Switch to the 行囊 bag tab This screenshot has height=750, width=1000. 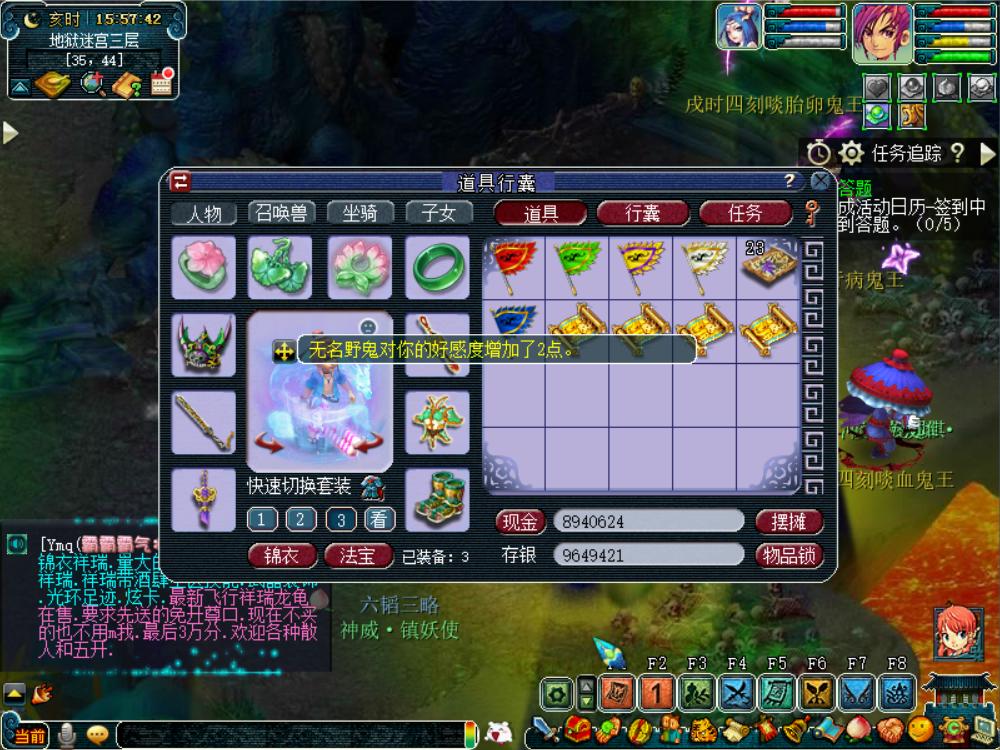643,213
